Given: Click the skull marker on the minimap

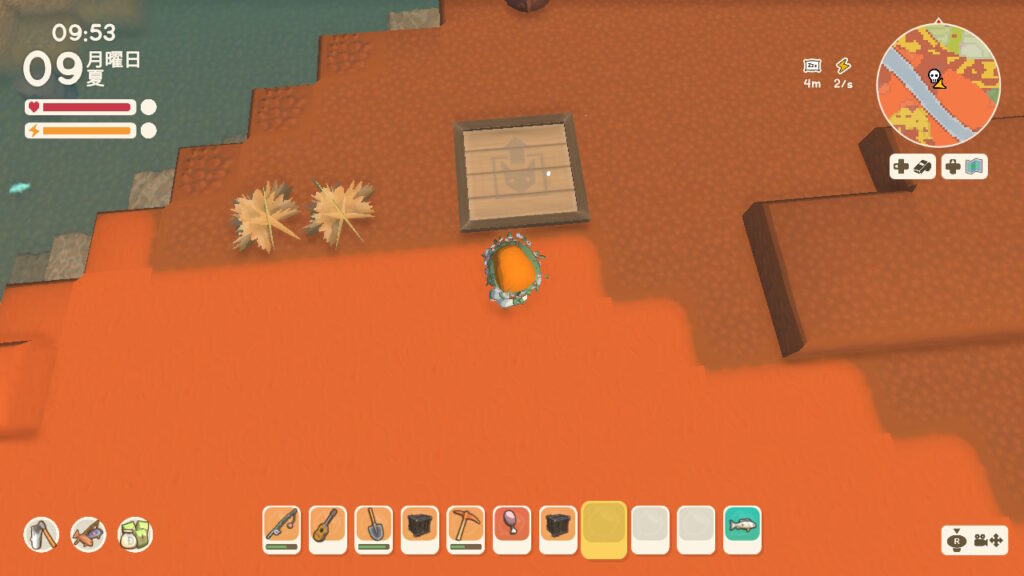Looking at the screenshot, I should pyautogui.click(x=935, y=77).
